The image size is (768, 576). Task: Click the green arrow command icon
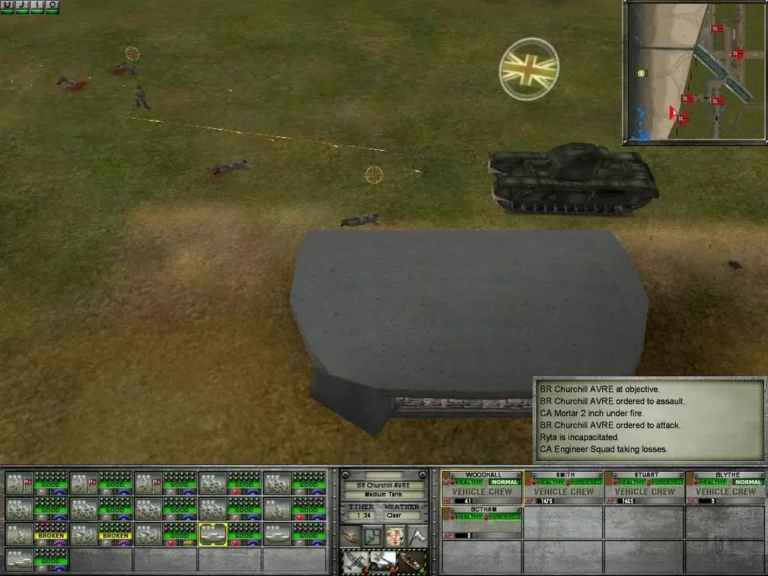372,537
